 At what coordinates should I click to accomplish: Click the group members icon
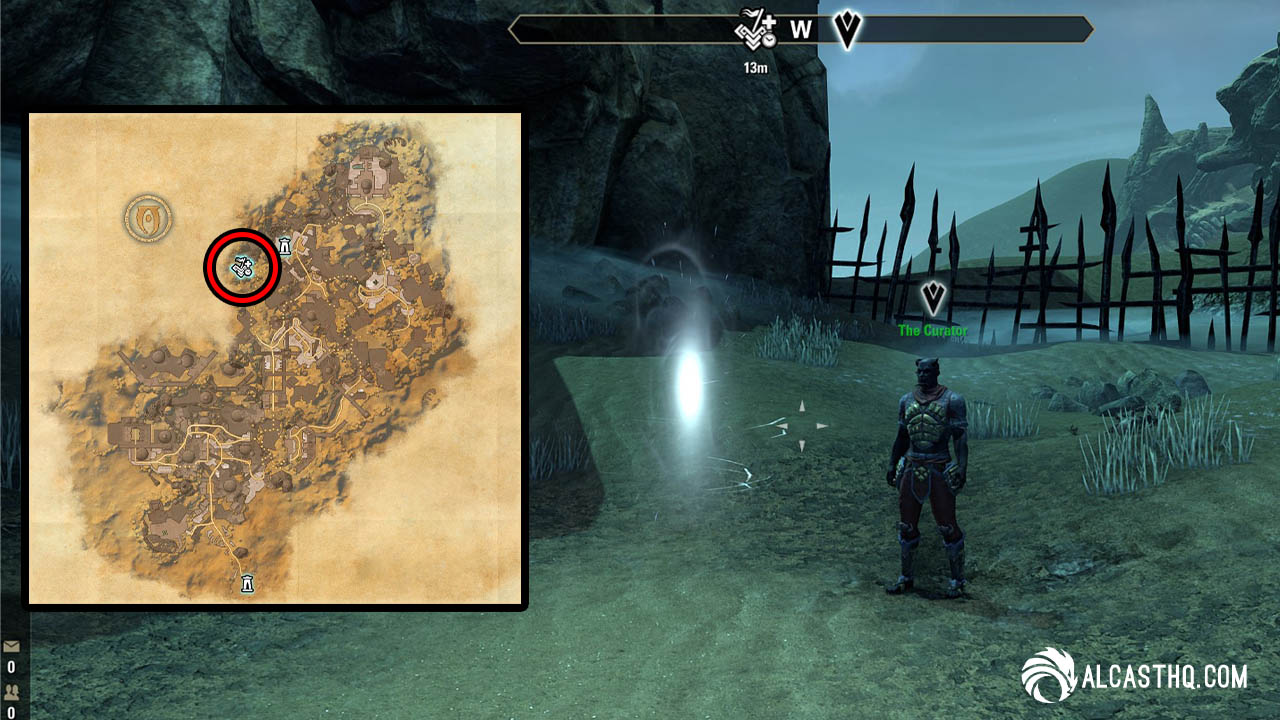(12, 693)
